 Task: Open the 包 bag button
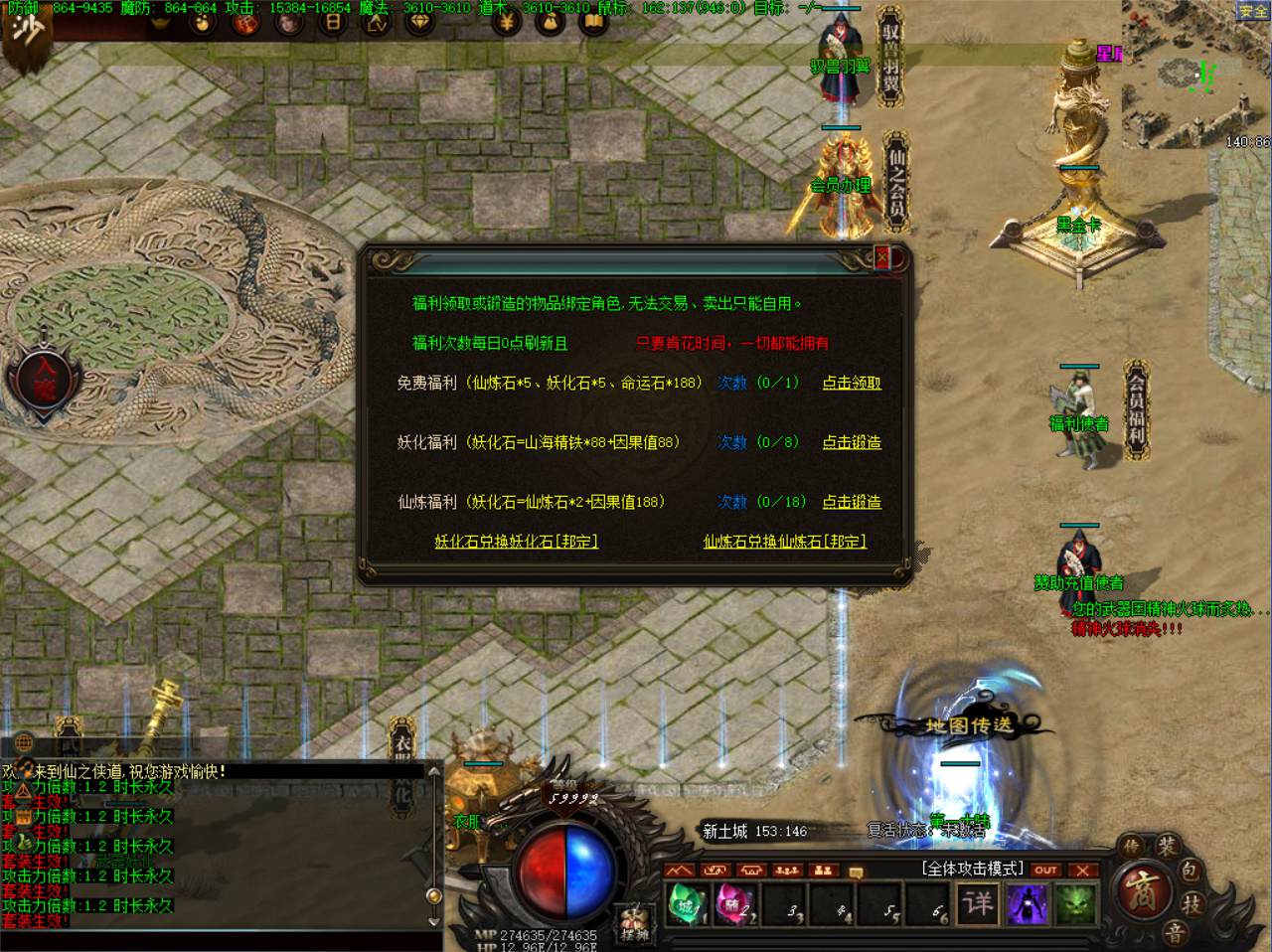click(x=1191, y=872)
